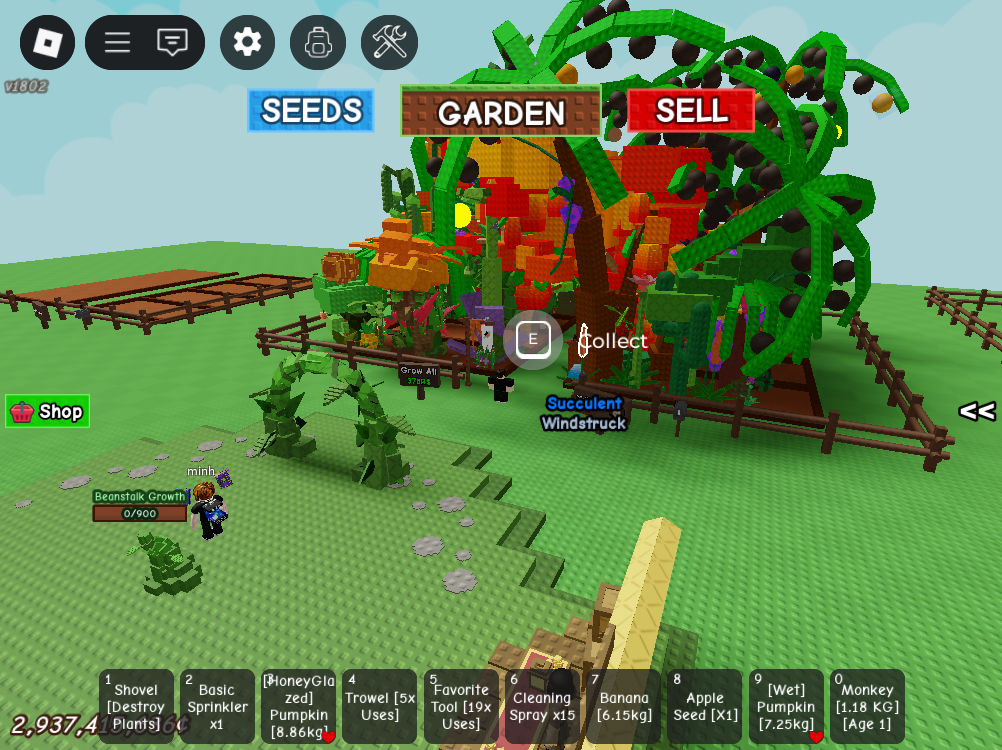The width and height of the screenshot is (1002, 750).
Task: Click the crossed tools icon
Action: click(x=389, y=43)
